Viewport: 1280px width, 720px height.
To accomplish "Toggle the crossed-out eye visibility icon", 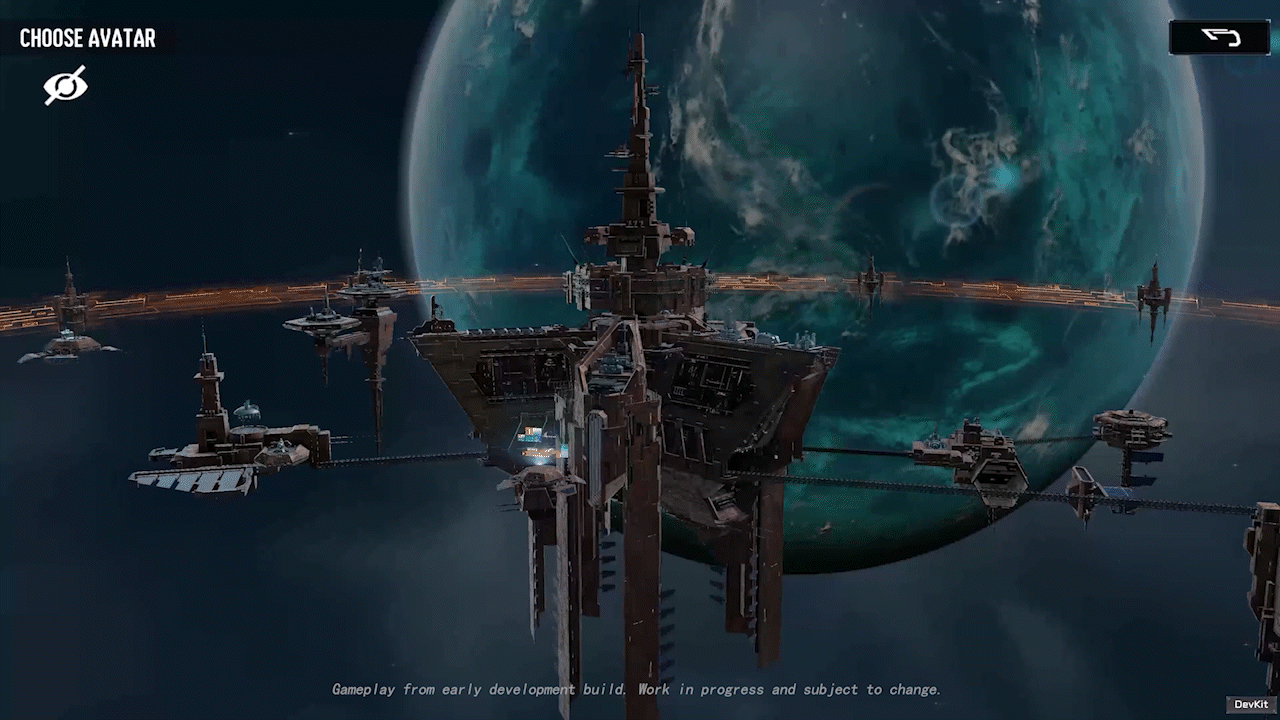I will click(x=65, y=85).
